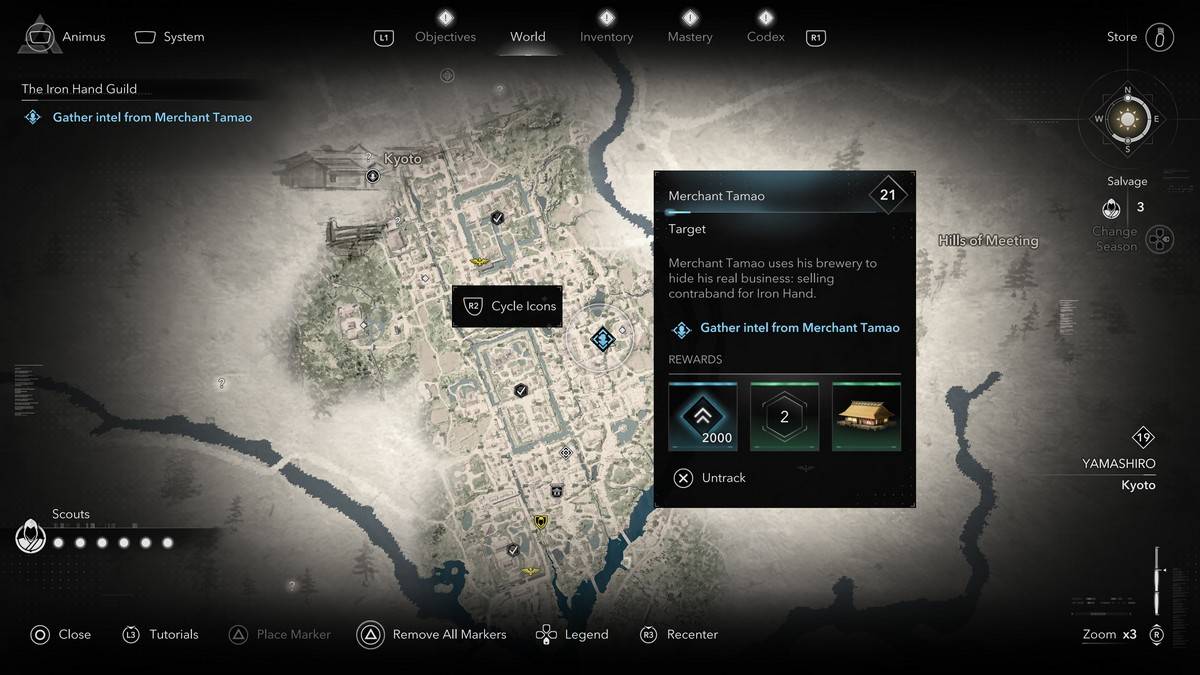This screenshot has width=1200, height=675.
Task: Show the map Legend
Action: [x=572, y=634]
